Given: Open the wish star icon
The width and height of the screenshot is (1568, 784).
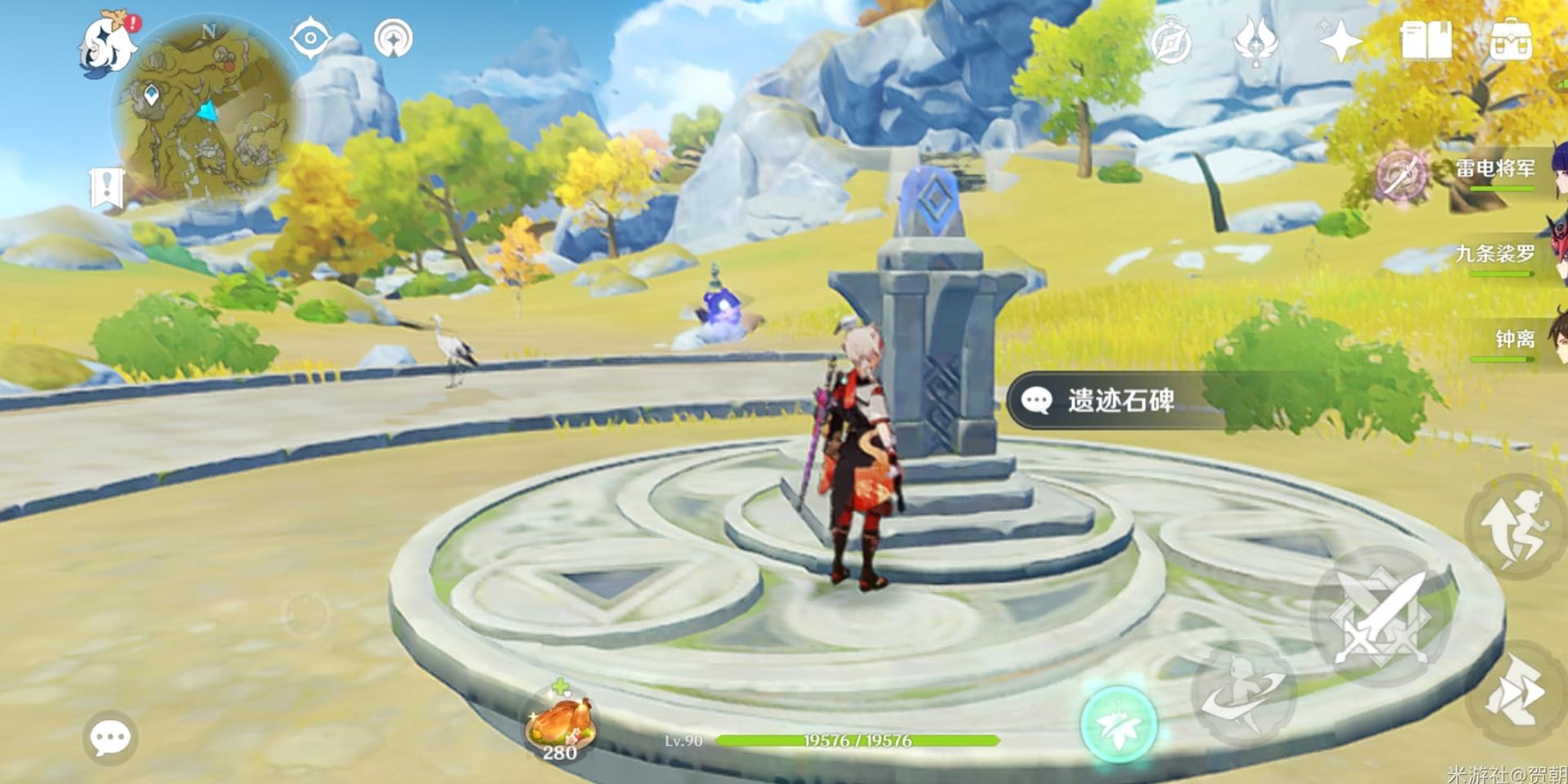Looking at the screenshot, I should (x=1339, y=42).
